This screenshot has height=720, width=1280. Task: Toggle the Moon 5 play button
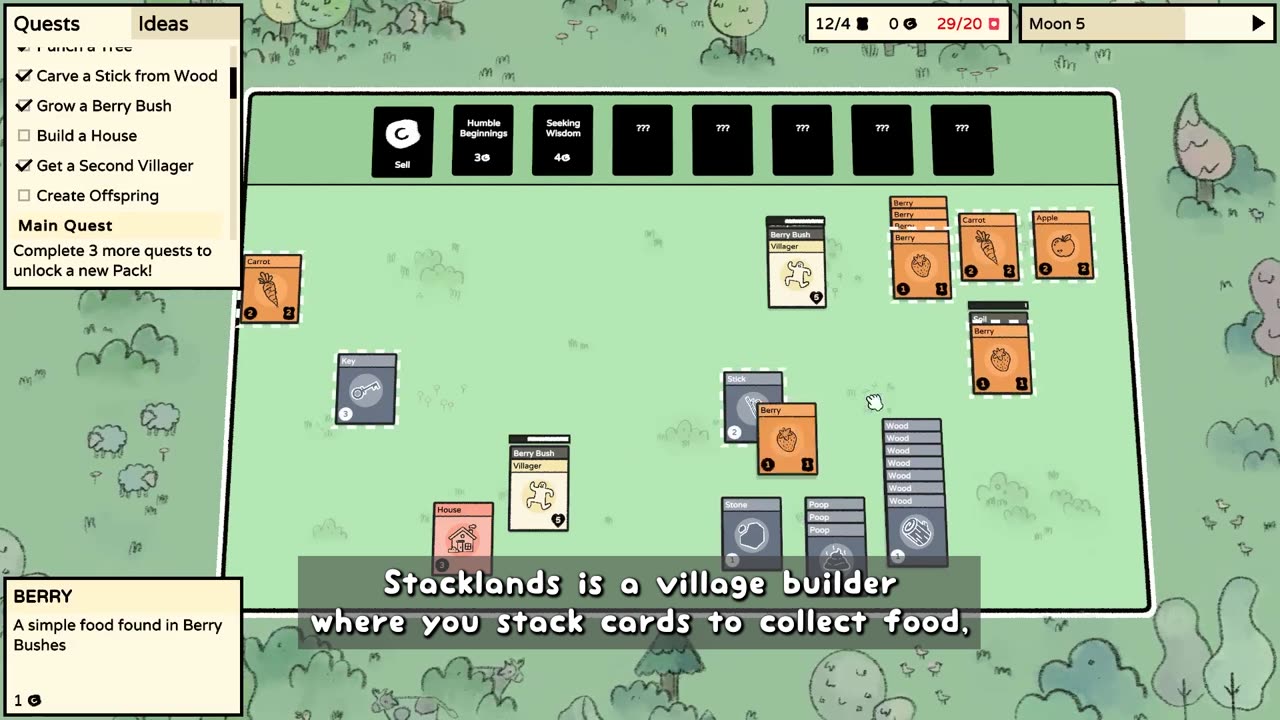(1258, 24)
